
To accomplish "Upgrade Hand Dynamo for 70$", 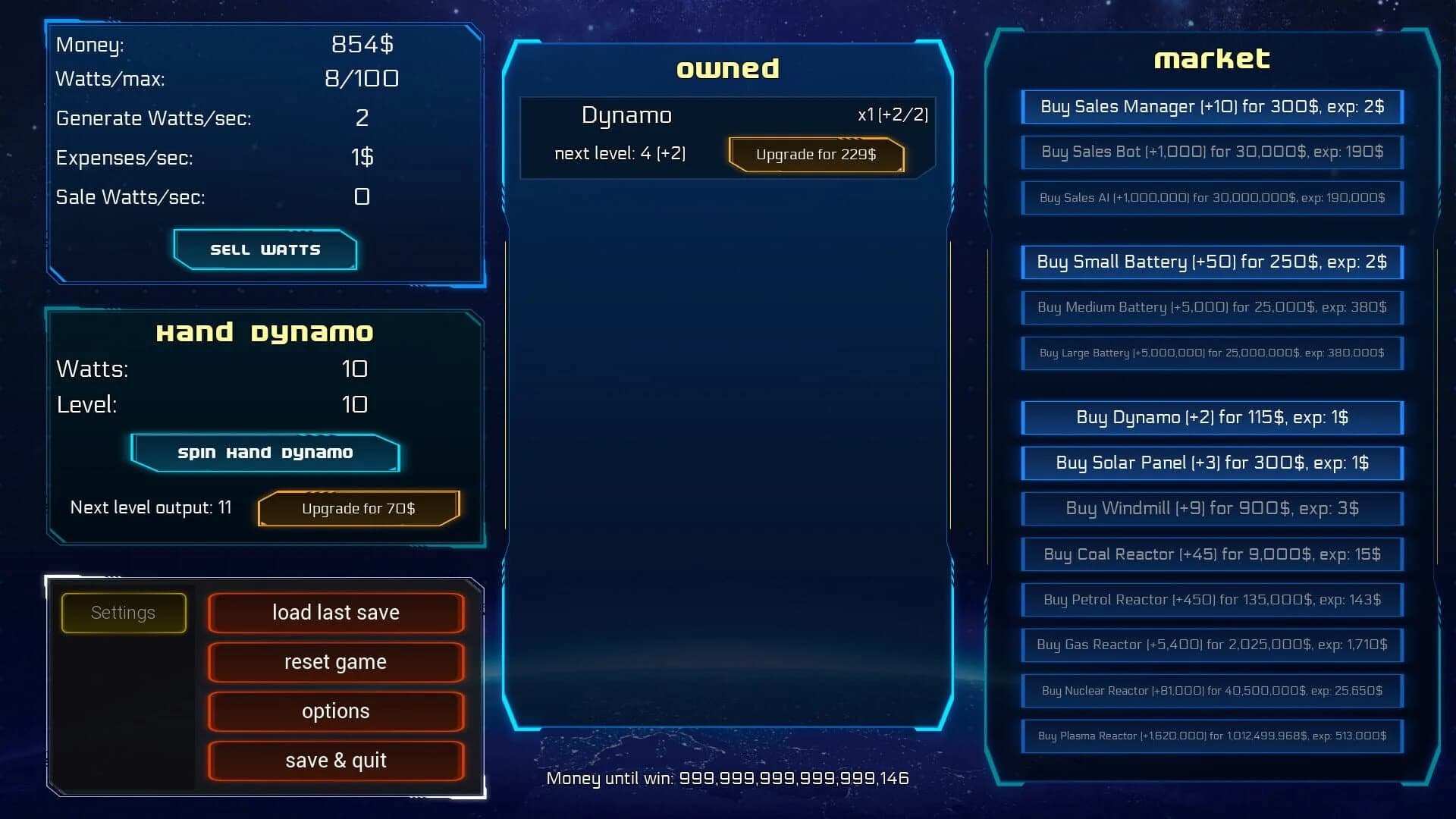I will (x=359, y=508).
